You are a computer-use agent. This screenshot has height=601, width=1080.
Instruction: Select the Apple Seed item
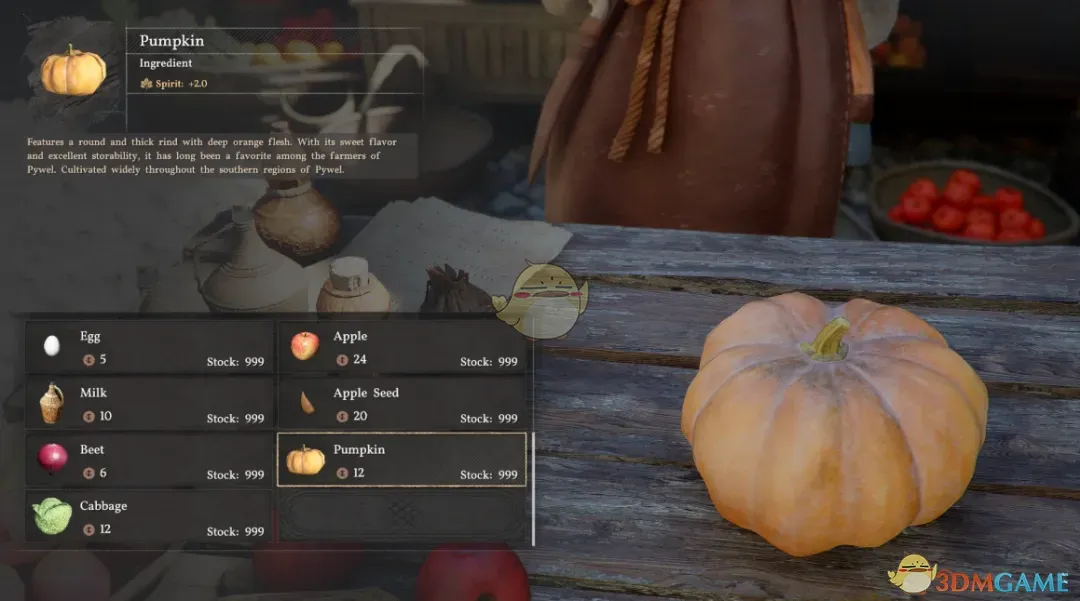(x=402, y=404)
